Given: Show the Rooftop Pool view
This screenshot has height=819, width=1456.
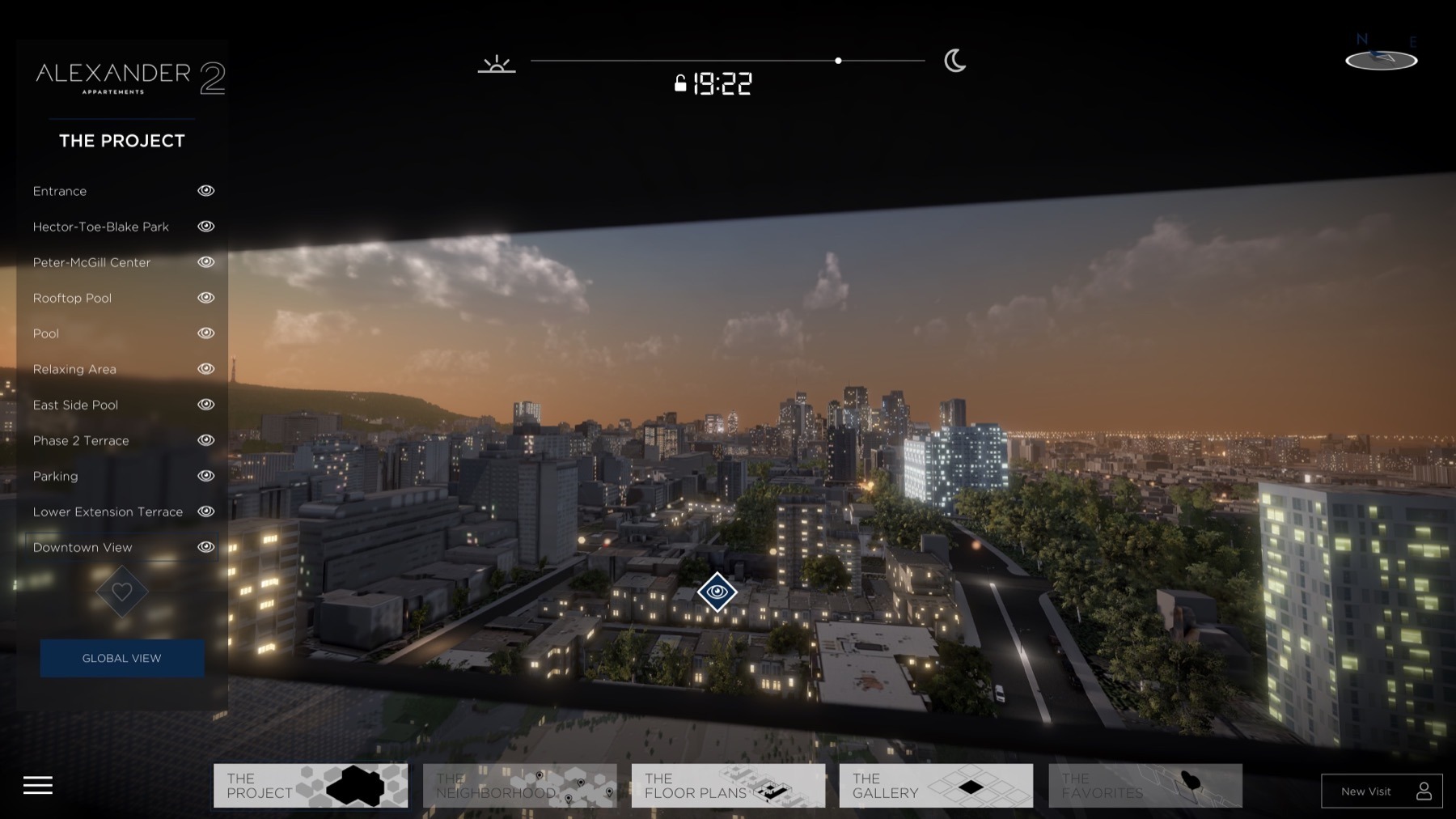Looking at the screenshot, I should tap(72, 298).
